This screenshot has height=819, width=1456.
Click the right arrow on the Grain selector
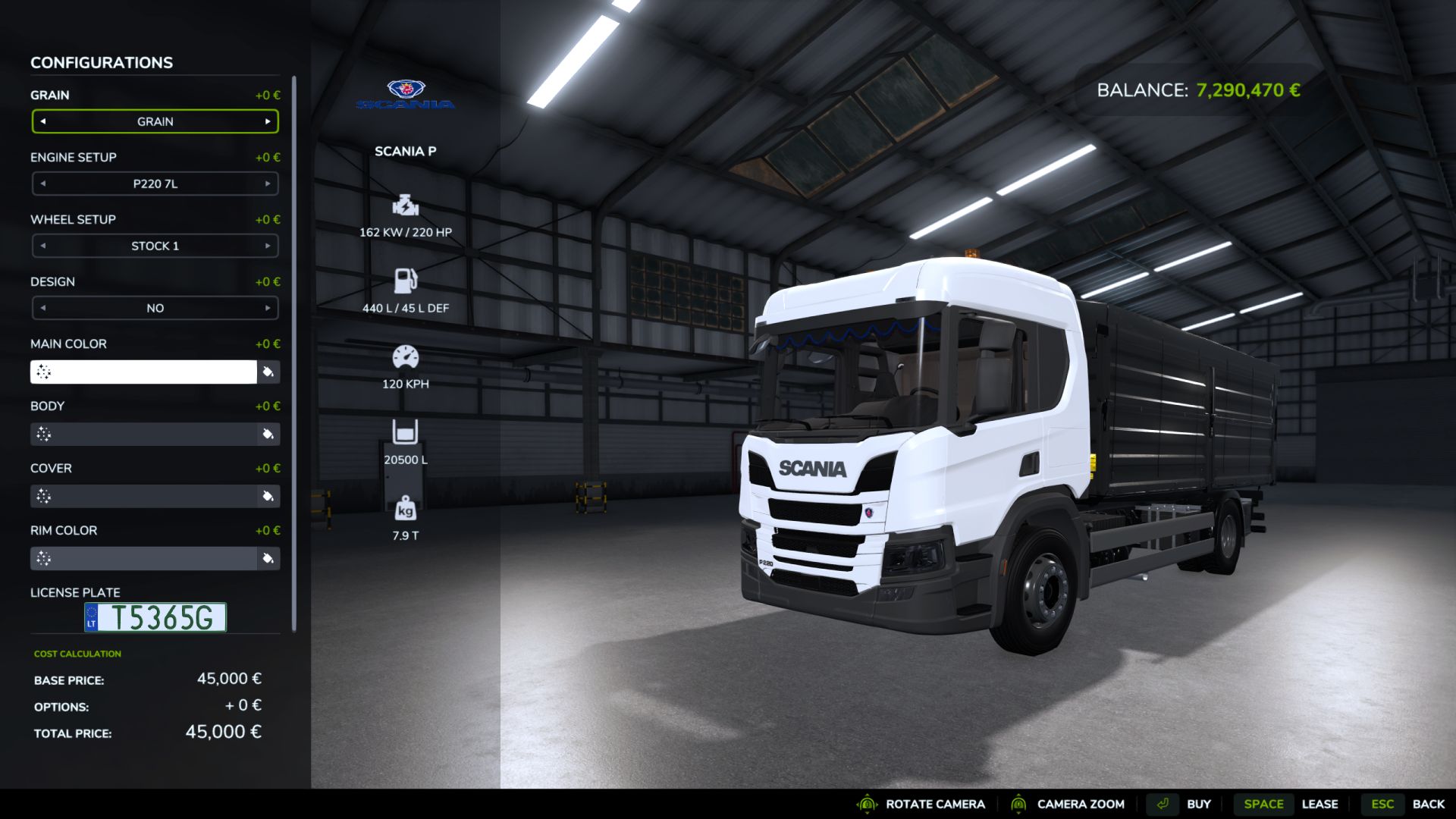pos(267,121)
